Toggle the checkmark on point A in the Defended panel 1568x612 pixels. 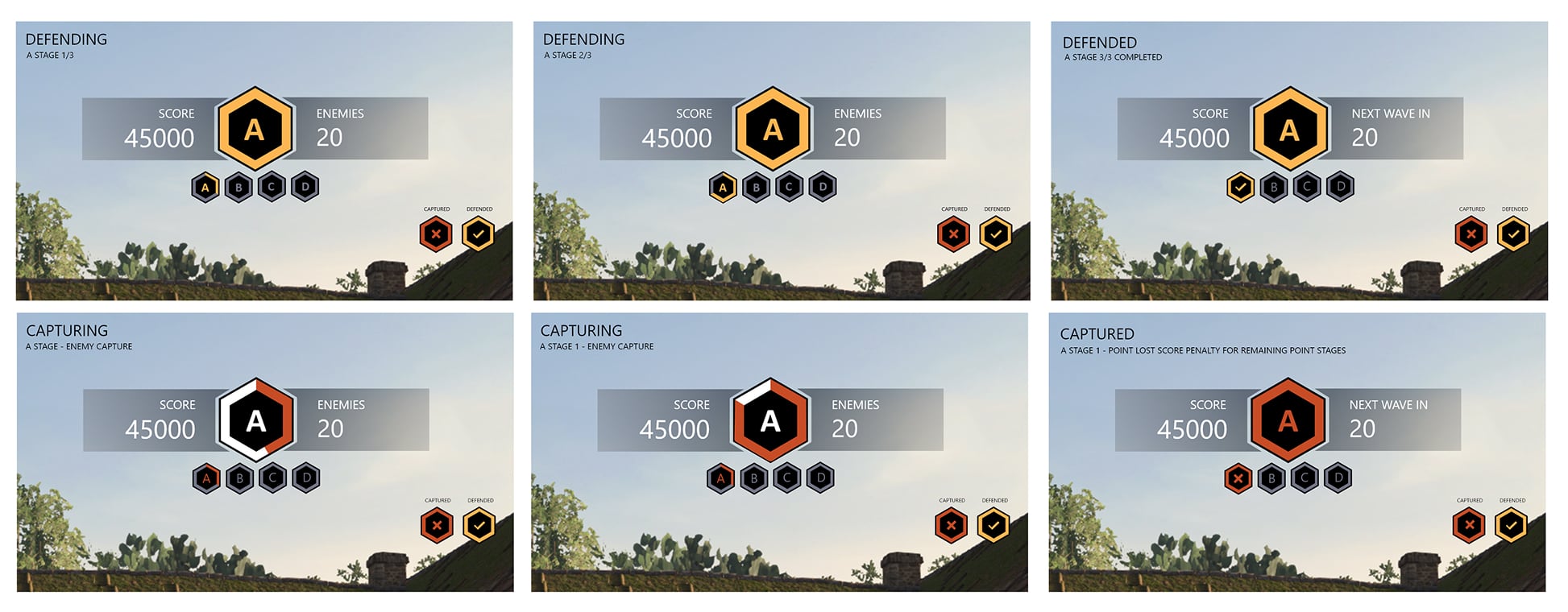pyautogui.click(x=1239, y=187)
